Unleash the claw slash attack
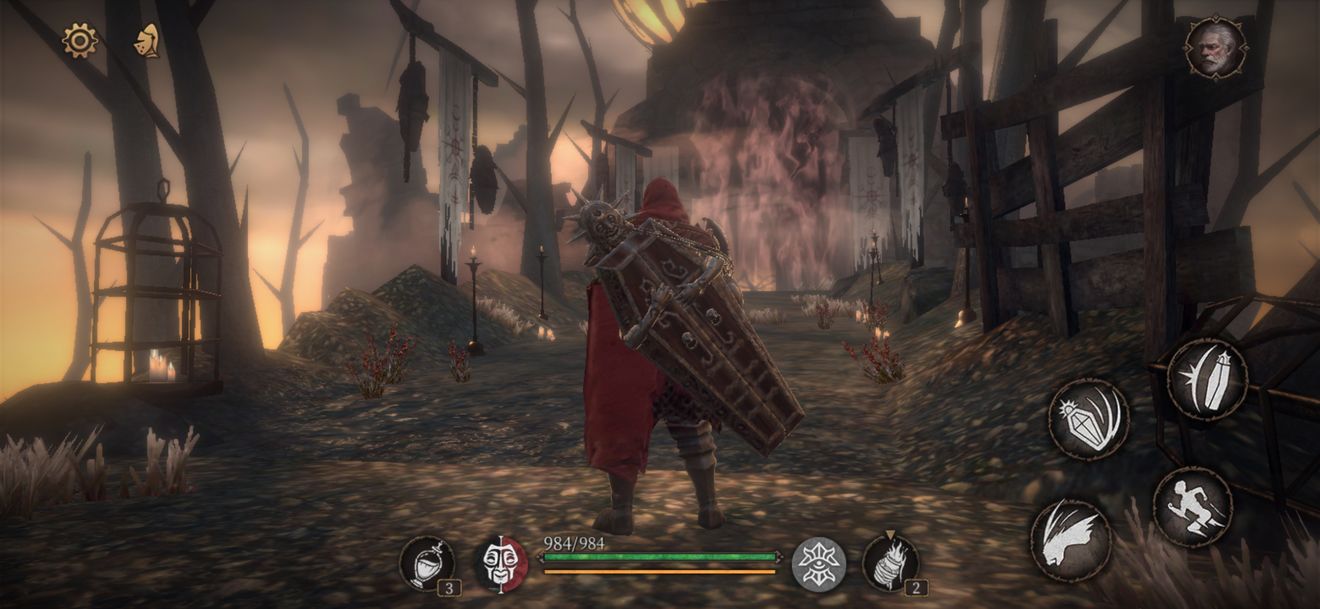This screenshot has width=1320, height=609. tap(1070, 540)
